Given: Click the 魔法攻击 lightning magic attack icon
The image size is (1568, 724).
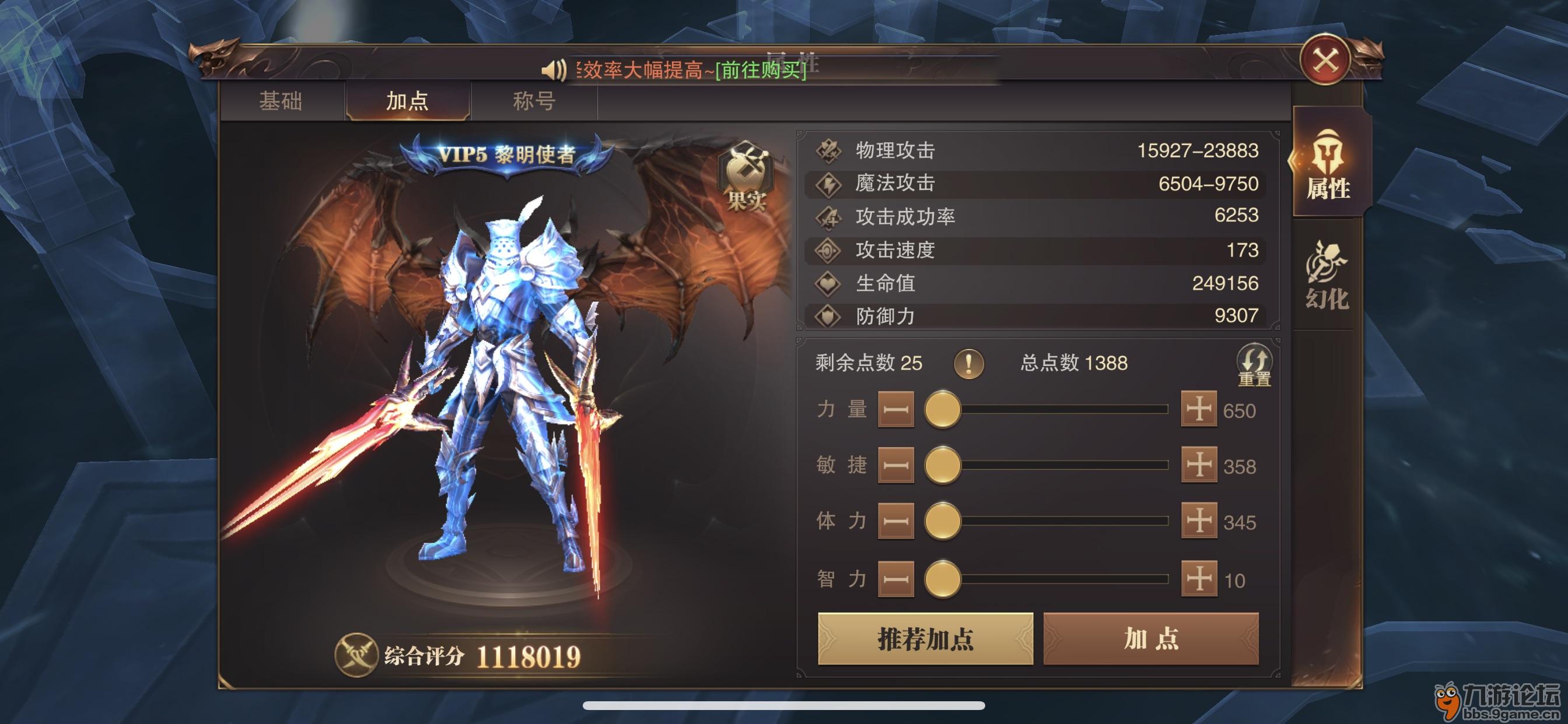Looking at the screenshot, I should 829,183.
